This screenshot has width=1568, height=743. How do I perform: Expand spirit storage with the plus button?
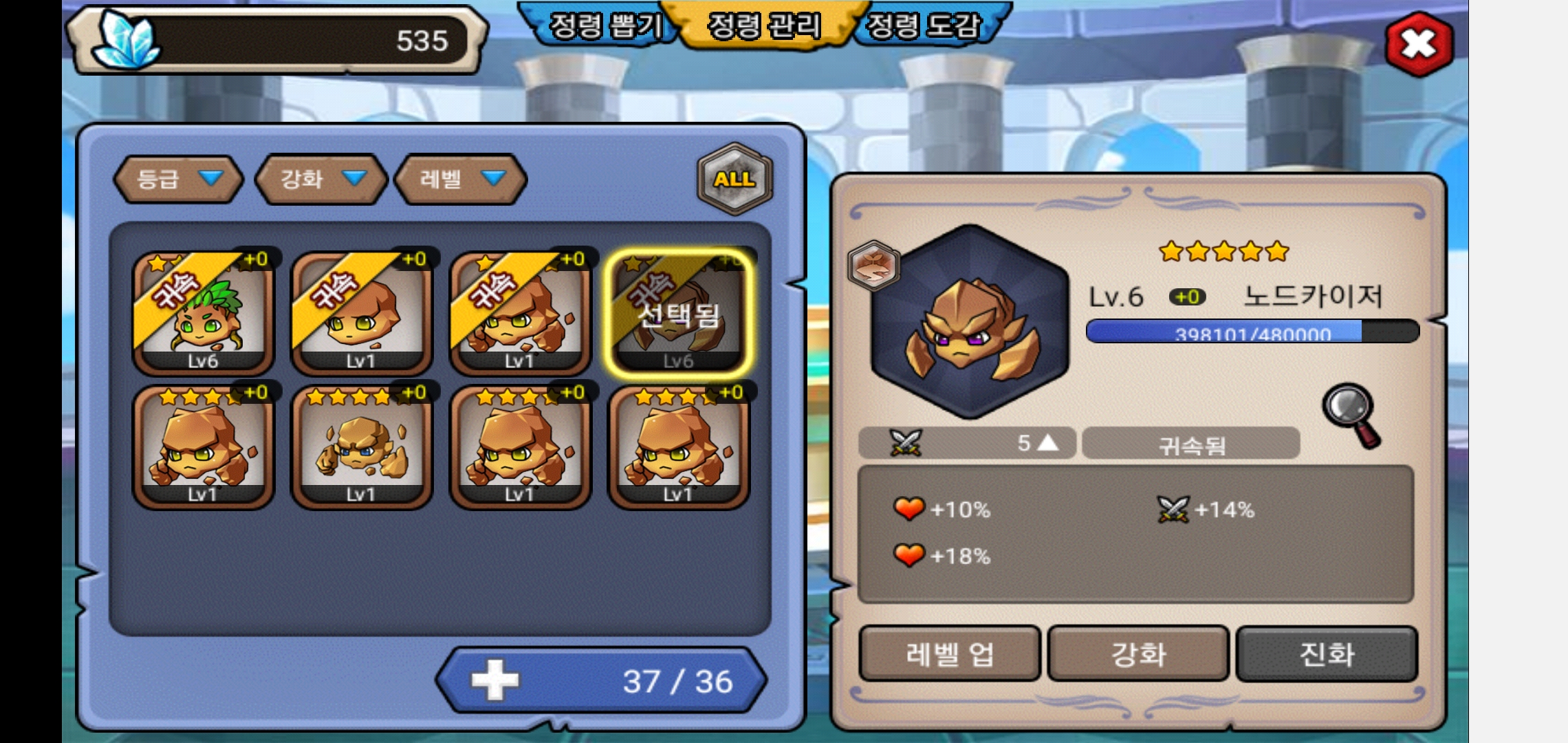[494, 680]
